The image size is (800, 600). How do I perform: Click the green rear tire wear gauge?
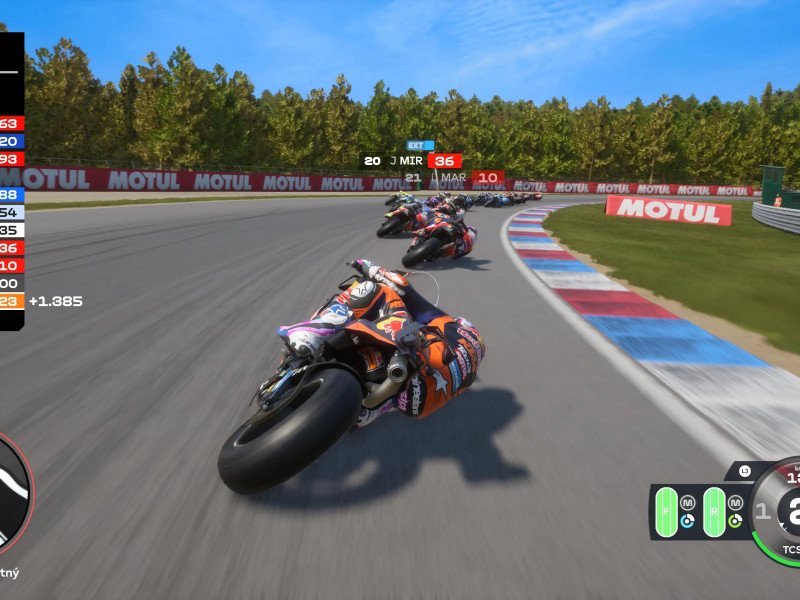pos(735,521)
